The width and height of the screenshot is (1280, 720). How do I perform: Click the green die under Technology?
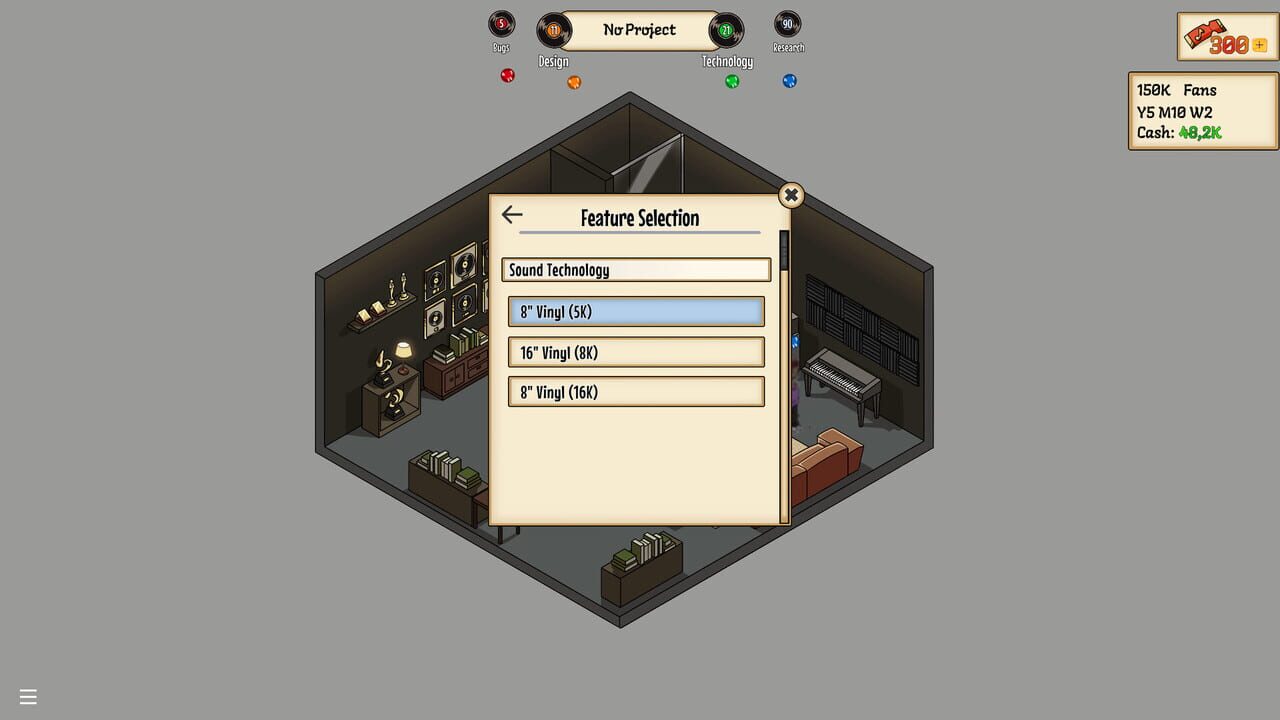tap(731, 80)
